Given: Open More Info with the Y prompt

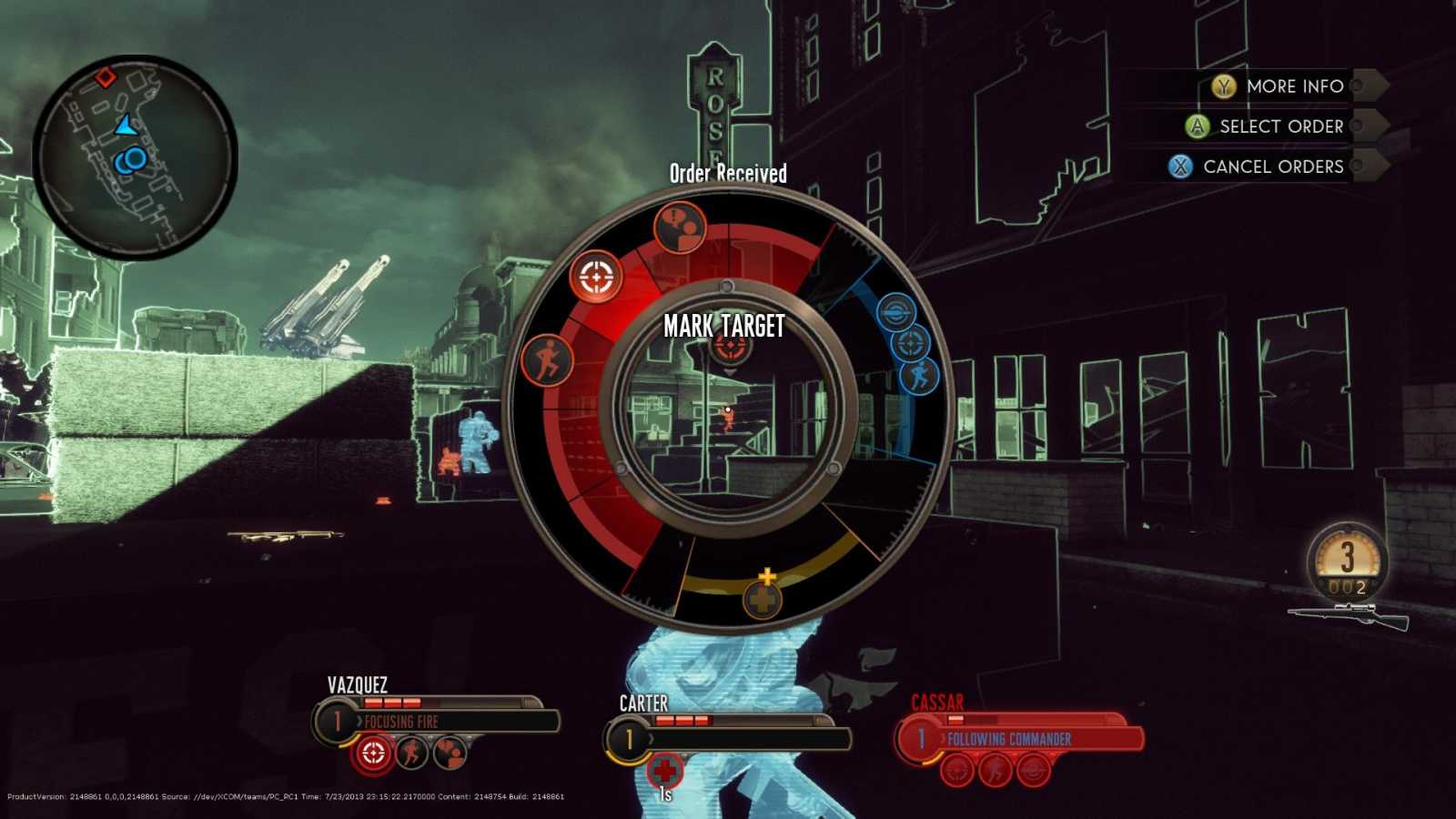Looking at the screenshot, I should pyautogui.click(x=1224, y=86).
